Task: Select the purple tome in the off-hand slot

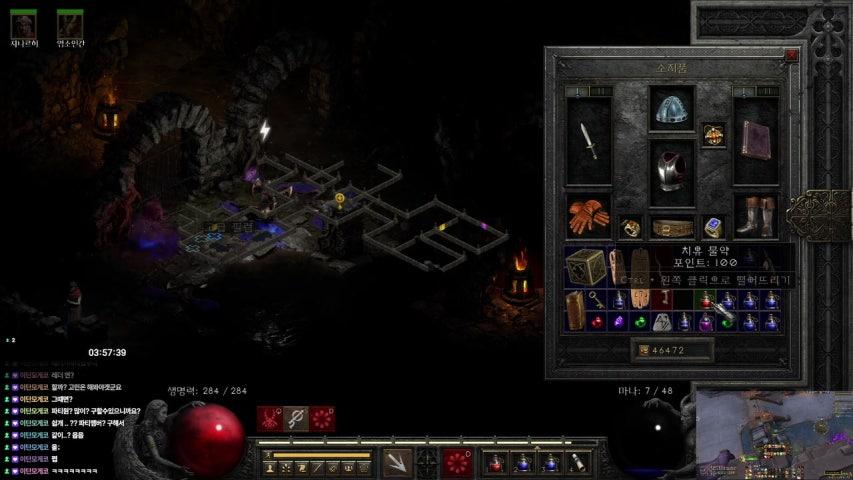Action: coord(756,141)
